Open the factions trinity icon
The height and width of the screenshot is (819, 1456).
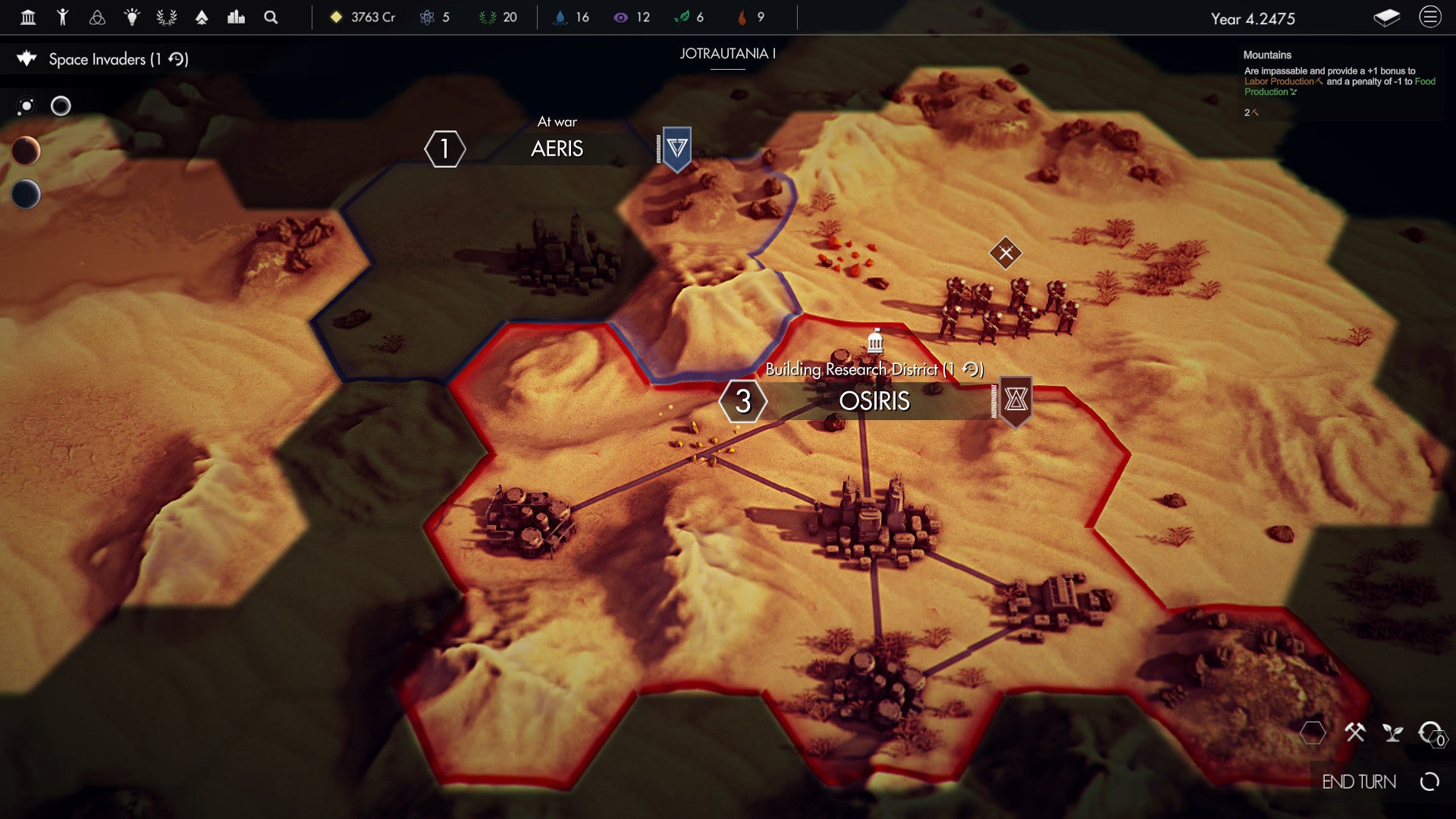97,17
